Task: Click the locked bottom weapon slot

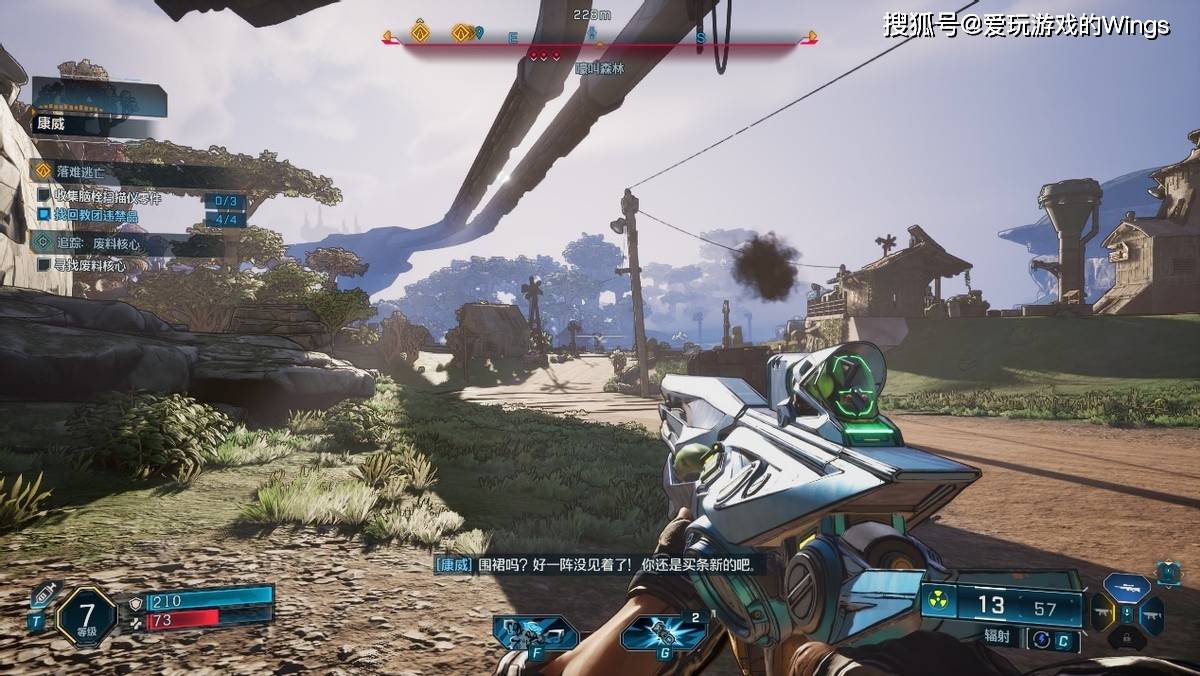Action: pos(1126,638)
